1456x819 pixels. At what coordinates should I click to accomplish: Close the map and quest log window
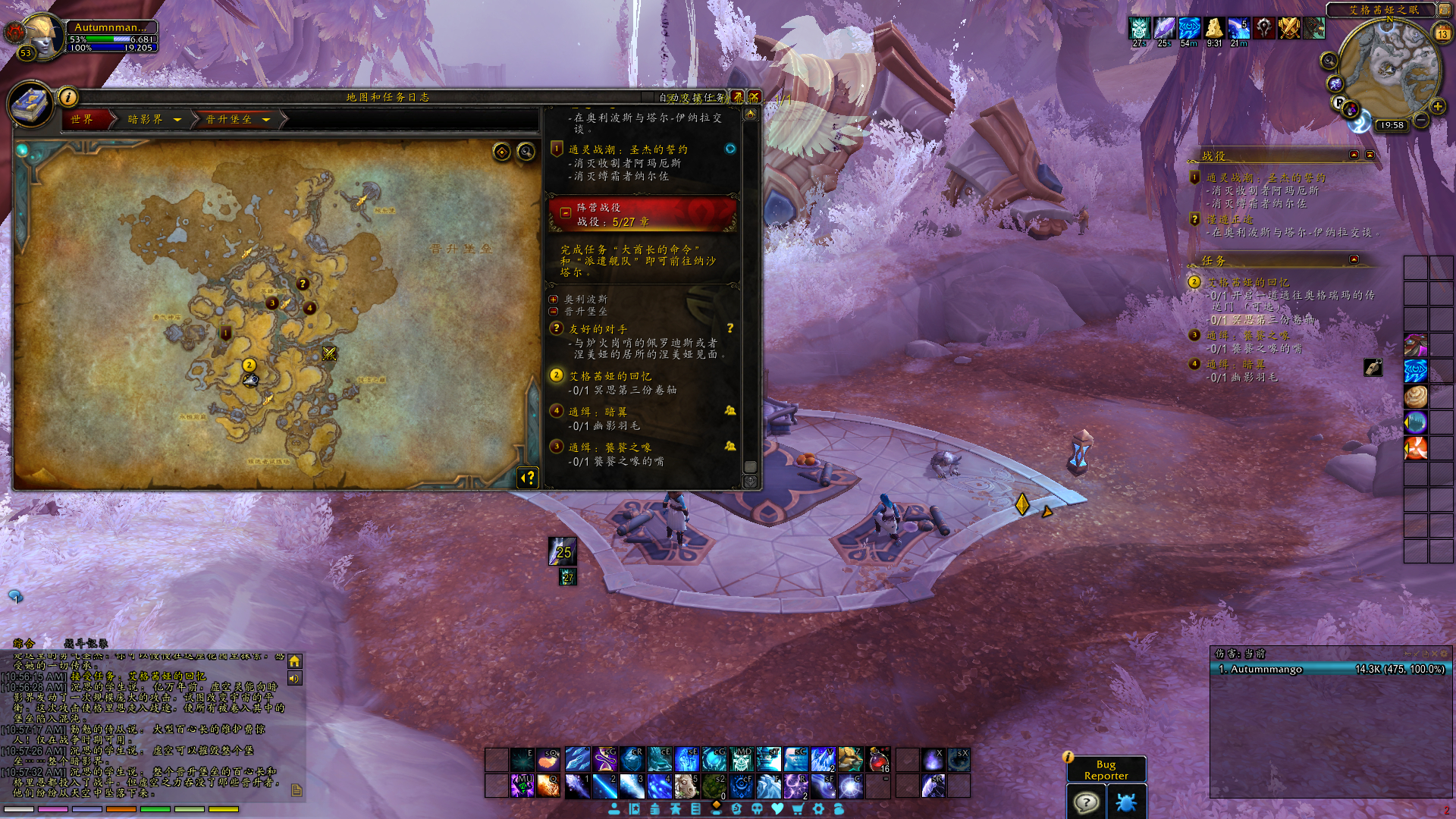tap(754, 97)
